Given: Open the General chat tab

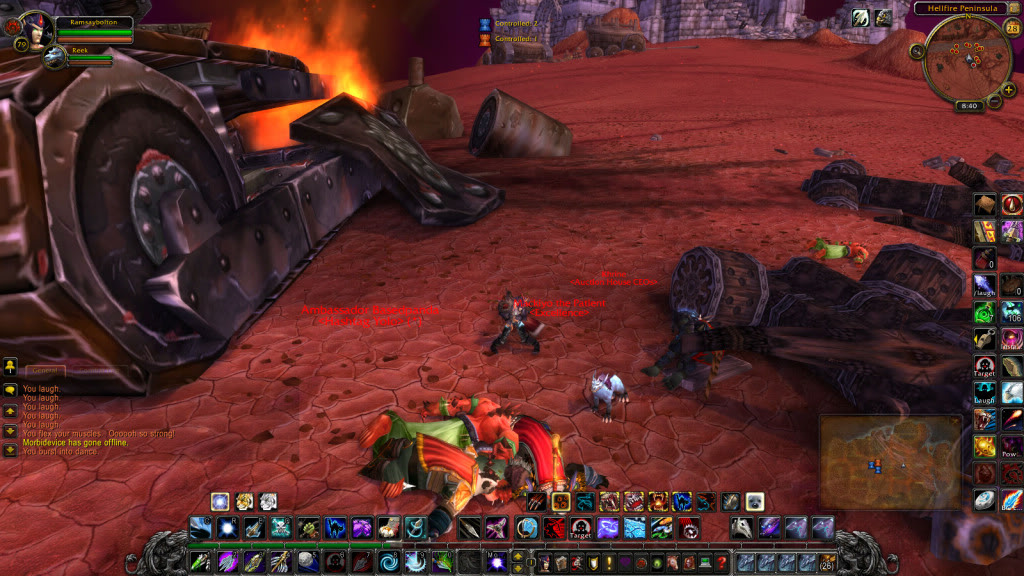Looking at the screenshot, I should click(x=46, y=371).
